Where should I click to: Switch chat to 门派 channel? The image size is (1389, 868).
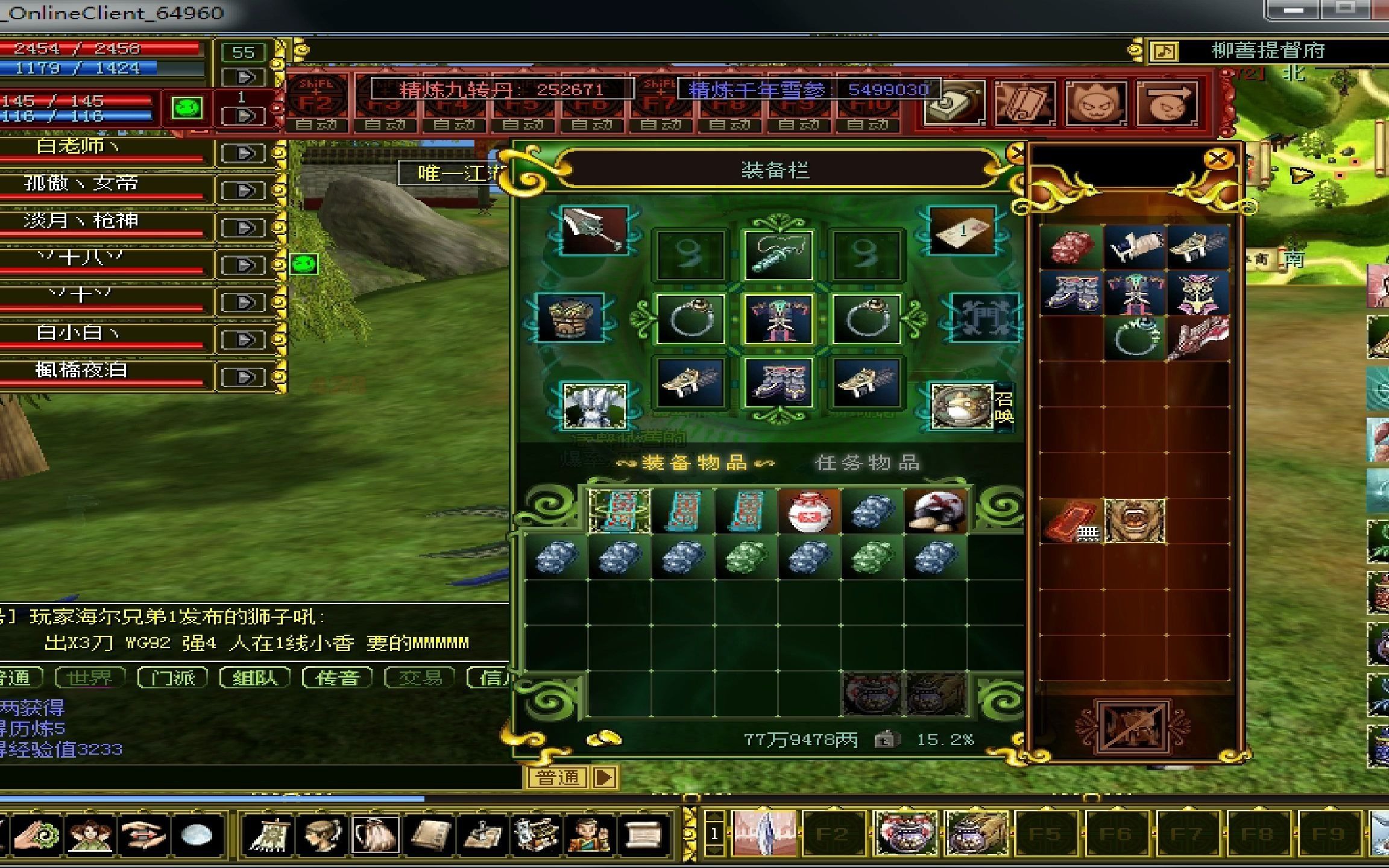pyautogui.click(x=172, y=678)
